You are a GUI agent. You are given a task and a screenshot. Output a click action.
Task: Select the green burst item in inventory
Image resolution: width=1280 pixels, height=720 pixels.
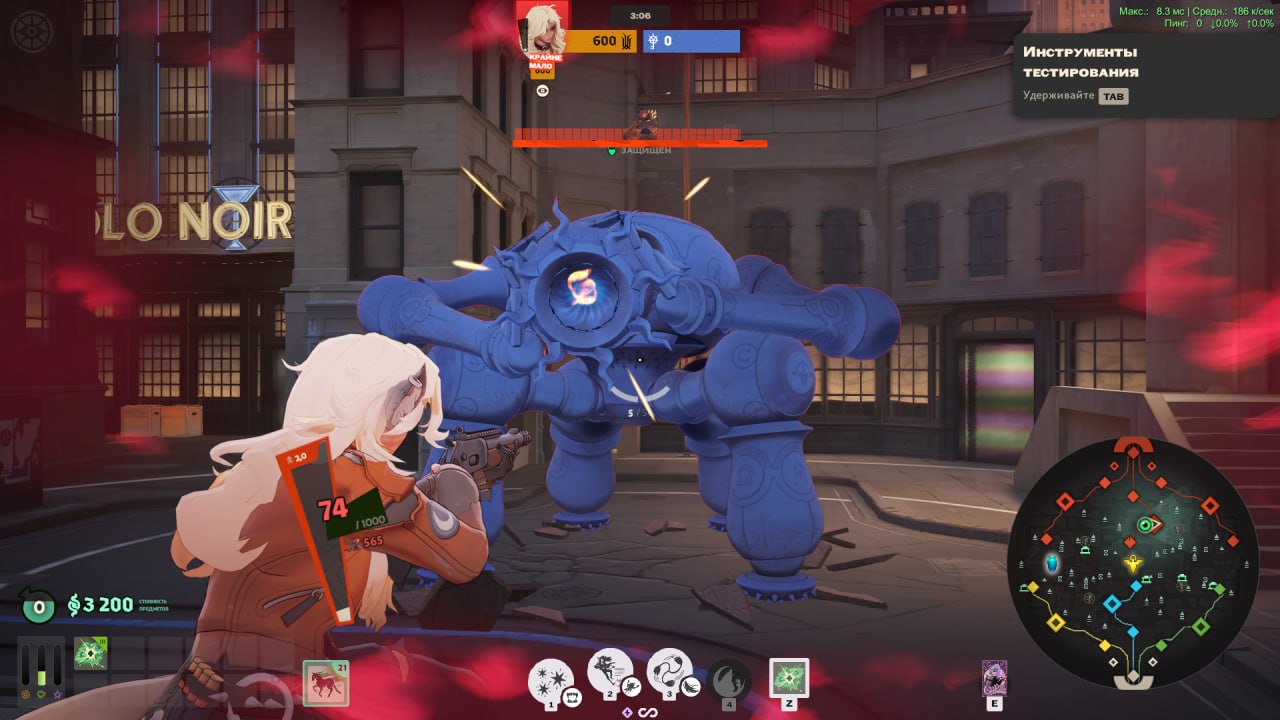[90, 654]
